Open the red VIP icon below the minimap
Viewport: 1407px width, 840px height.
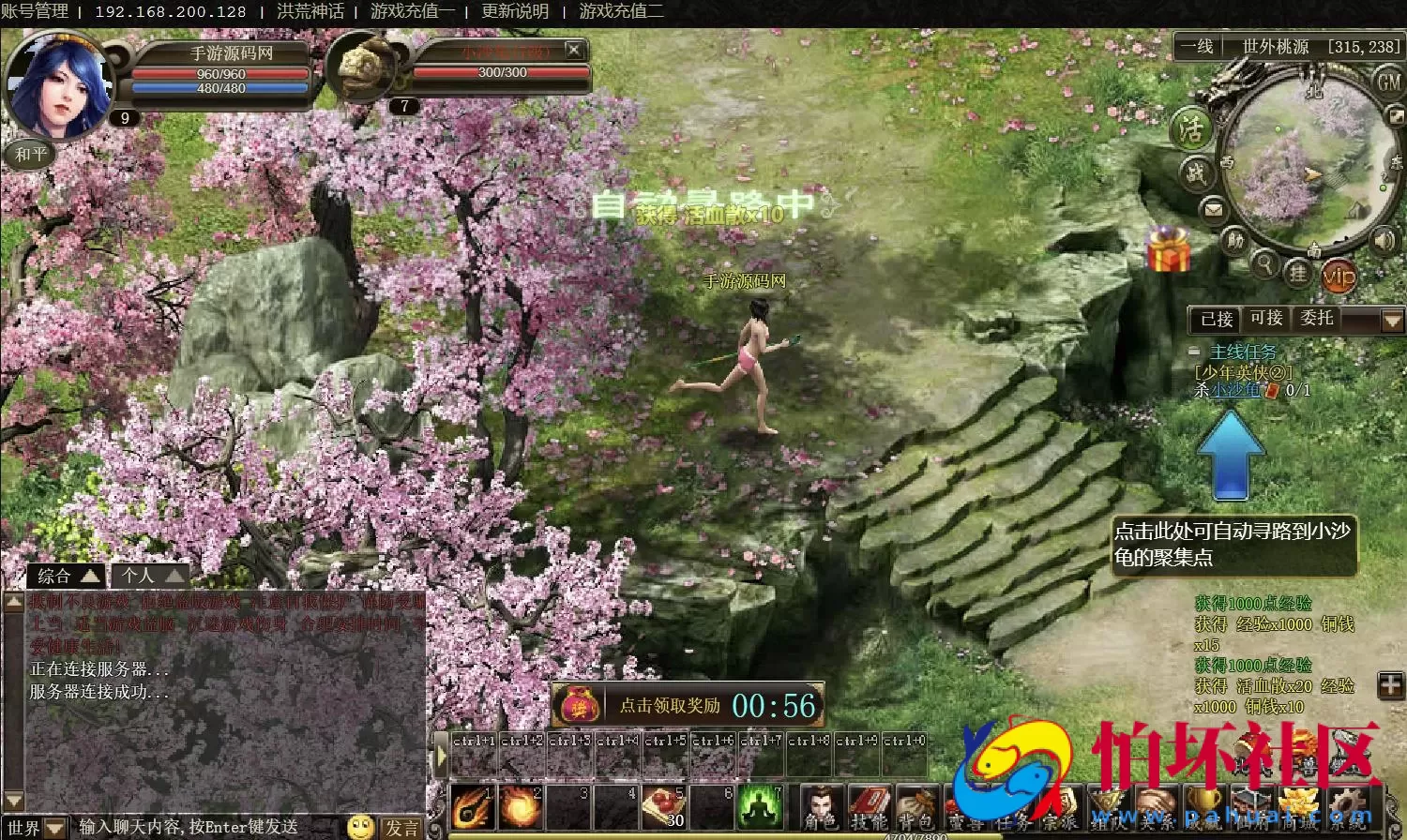point(1339,275)
